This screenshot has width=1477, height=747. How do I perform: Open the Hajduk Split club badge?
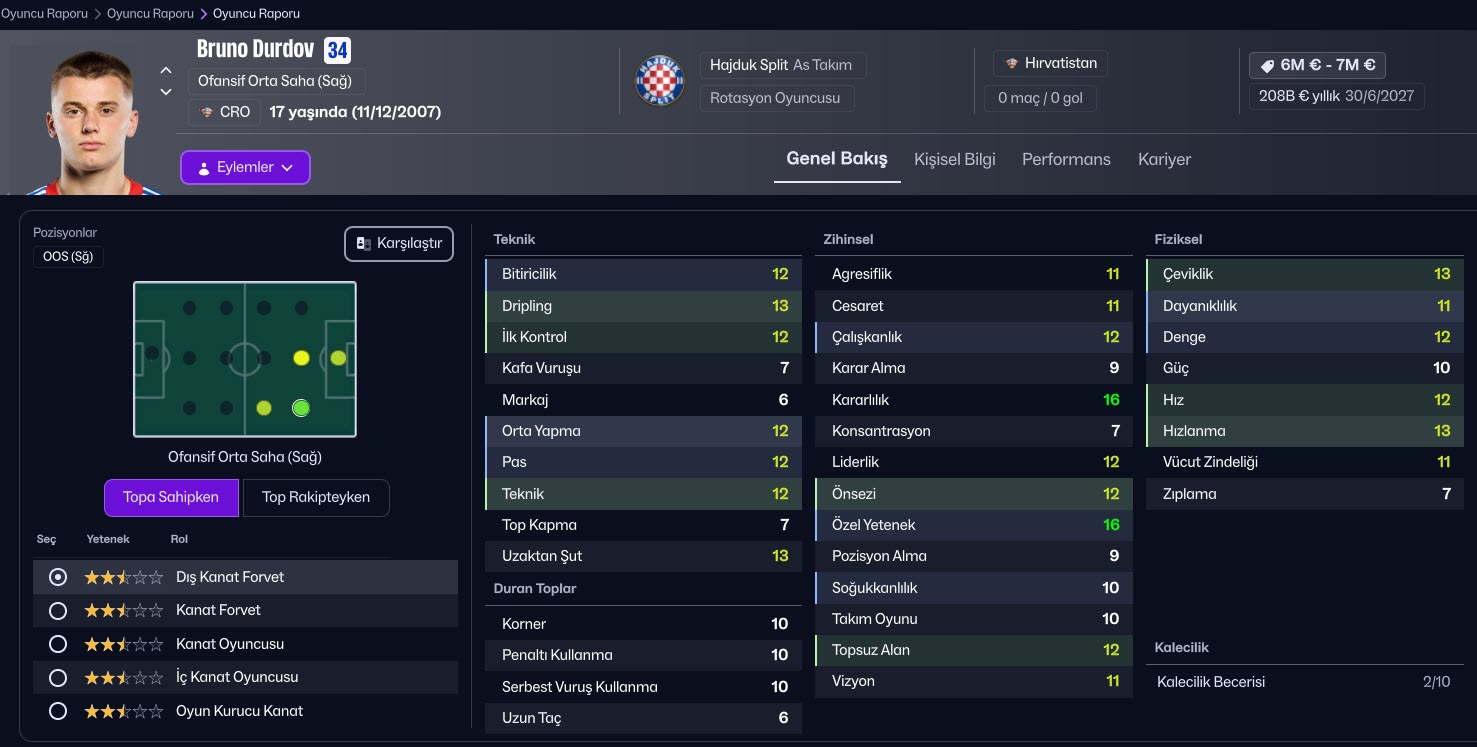pyautogui.click(x=660, y=81)
